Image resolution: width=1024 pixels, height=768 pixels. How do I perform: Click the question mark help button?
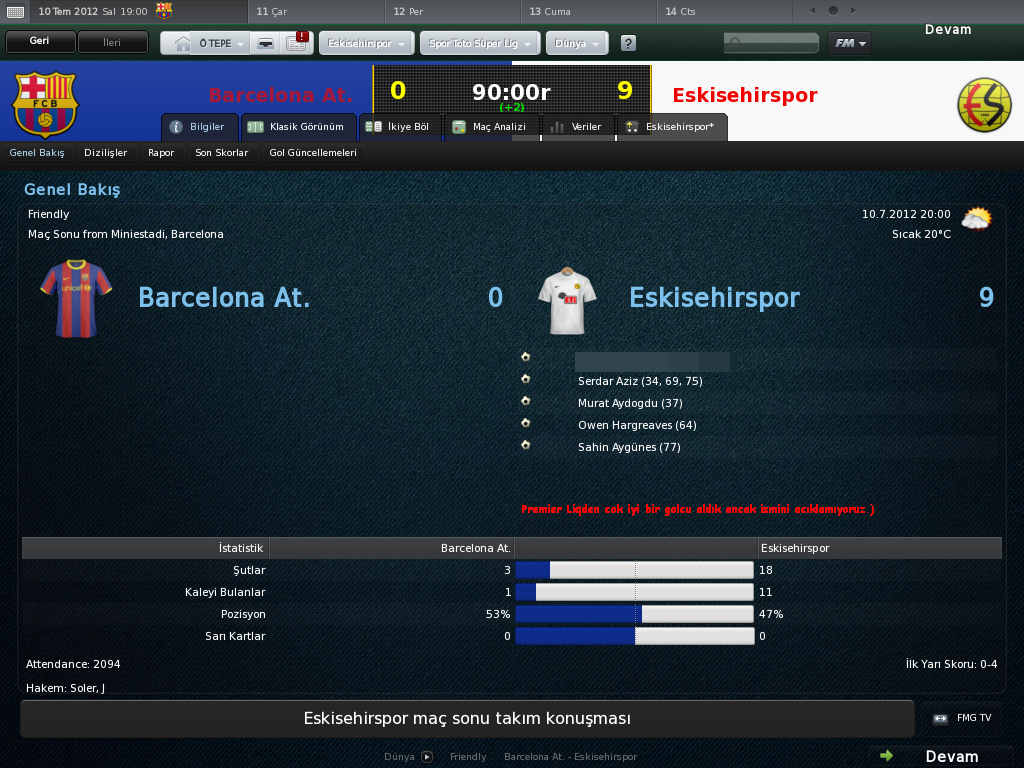628,44
